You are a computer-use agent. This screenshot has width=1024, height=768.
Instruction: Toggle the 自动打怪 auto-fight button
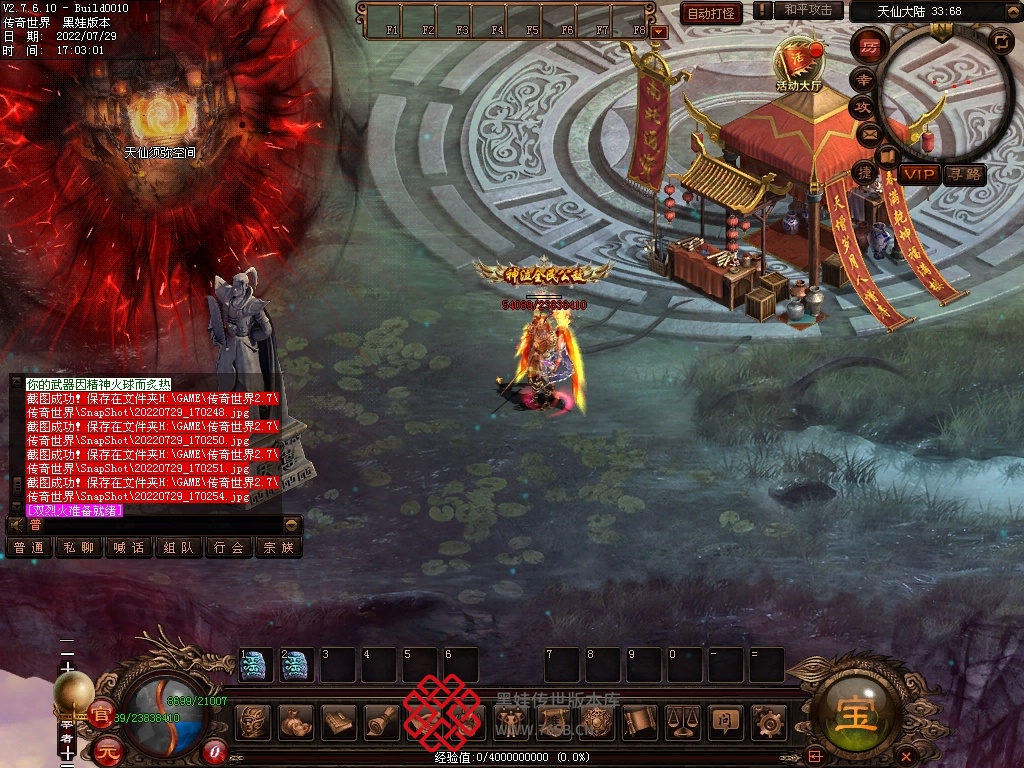click(x=711, y=13)
